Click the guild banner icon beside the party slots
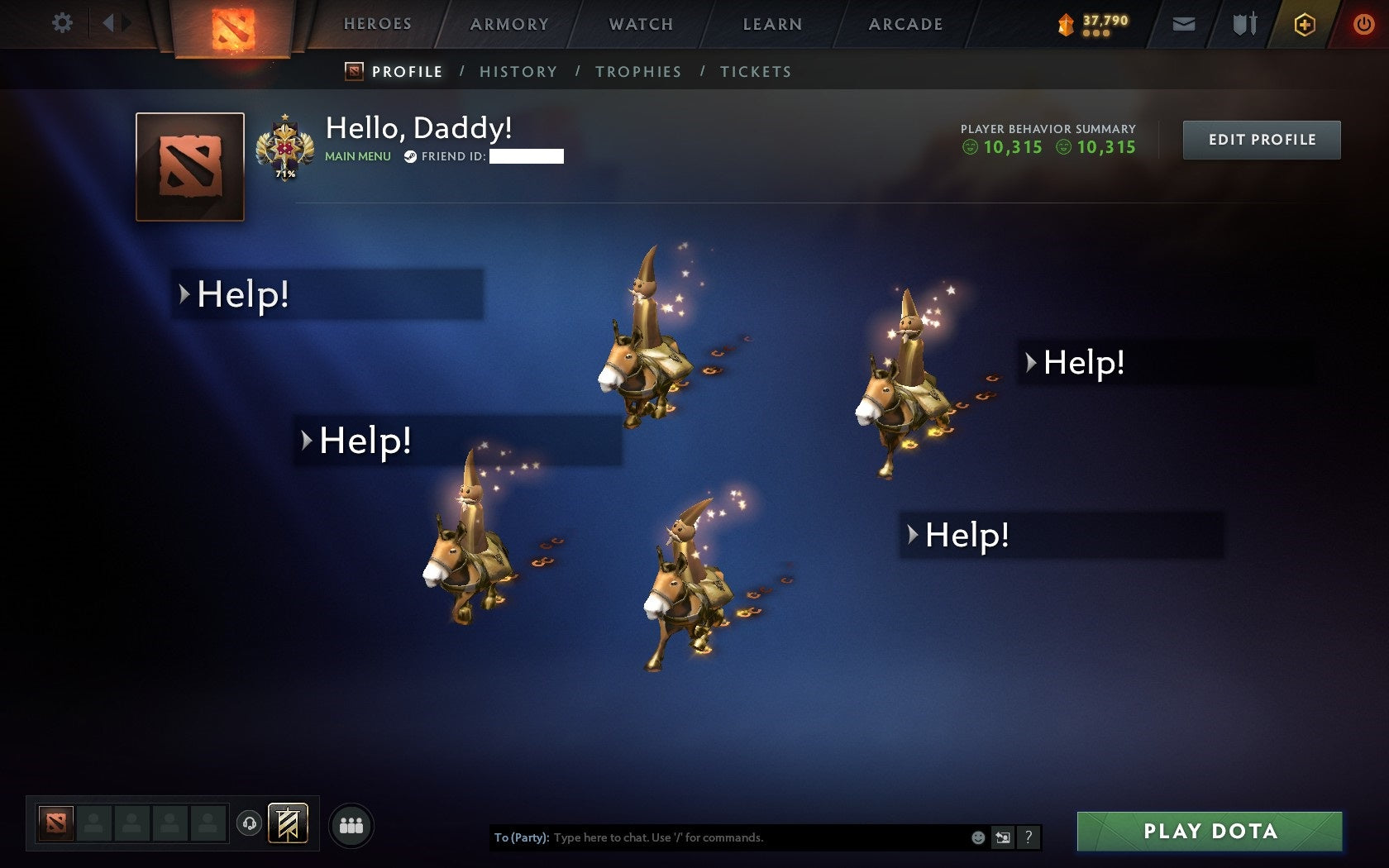 287,824
